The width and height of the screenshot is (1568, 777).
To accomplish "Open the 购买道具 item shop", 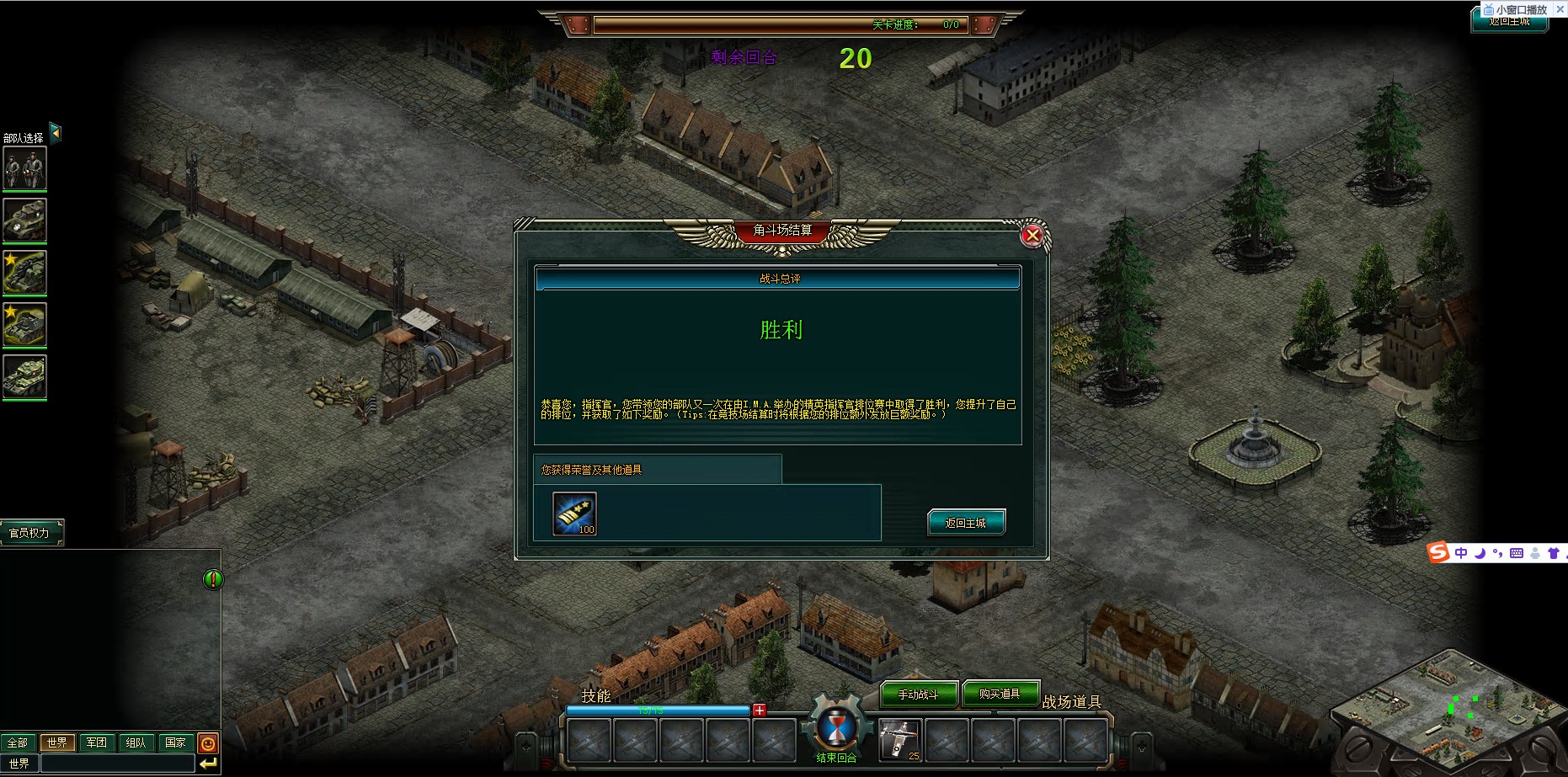I will pyautogui.click(x=1000, y=694).
